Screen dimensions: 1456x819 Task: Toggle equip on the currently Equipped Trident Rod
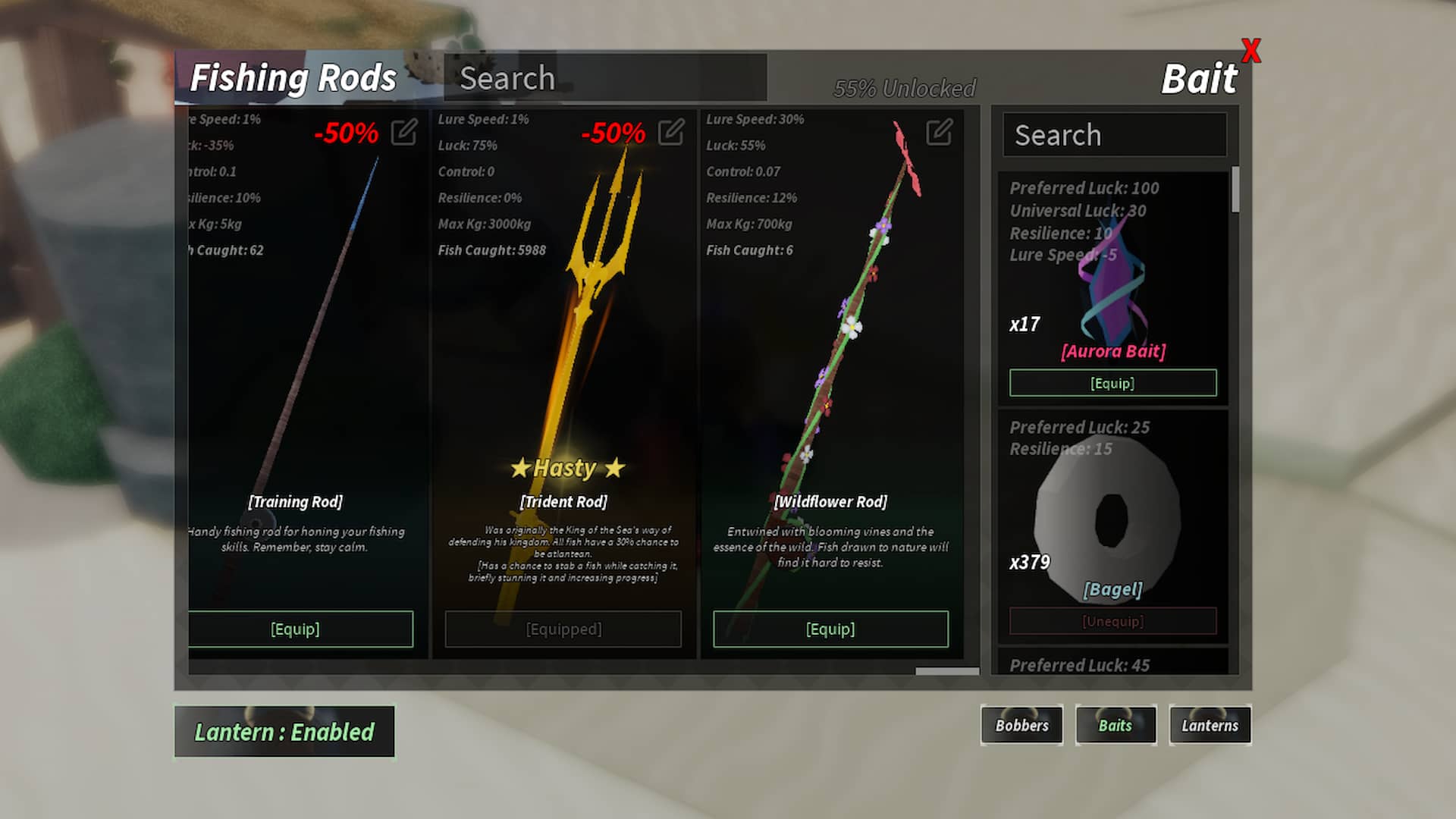[x=563, y=629]
